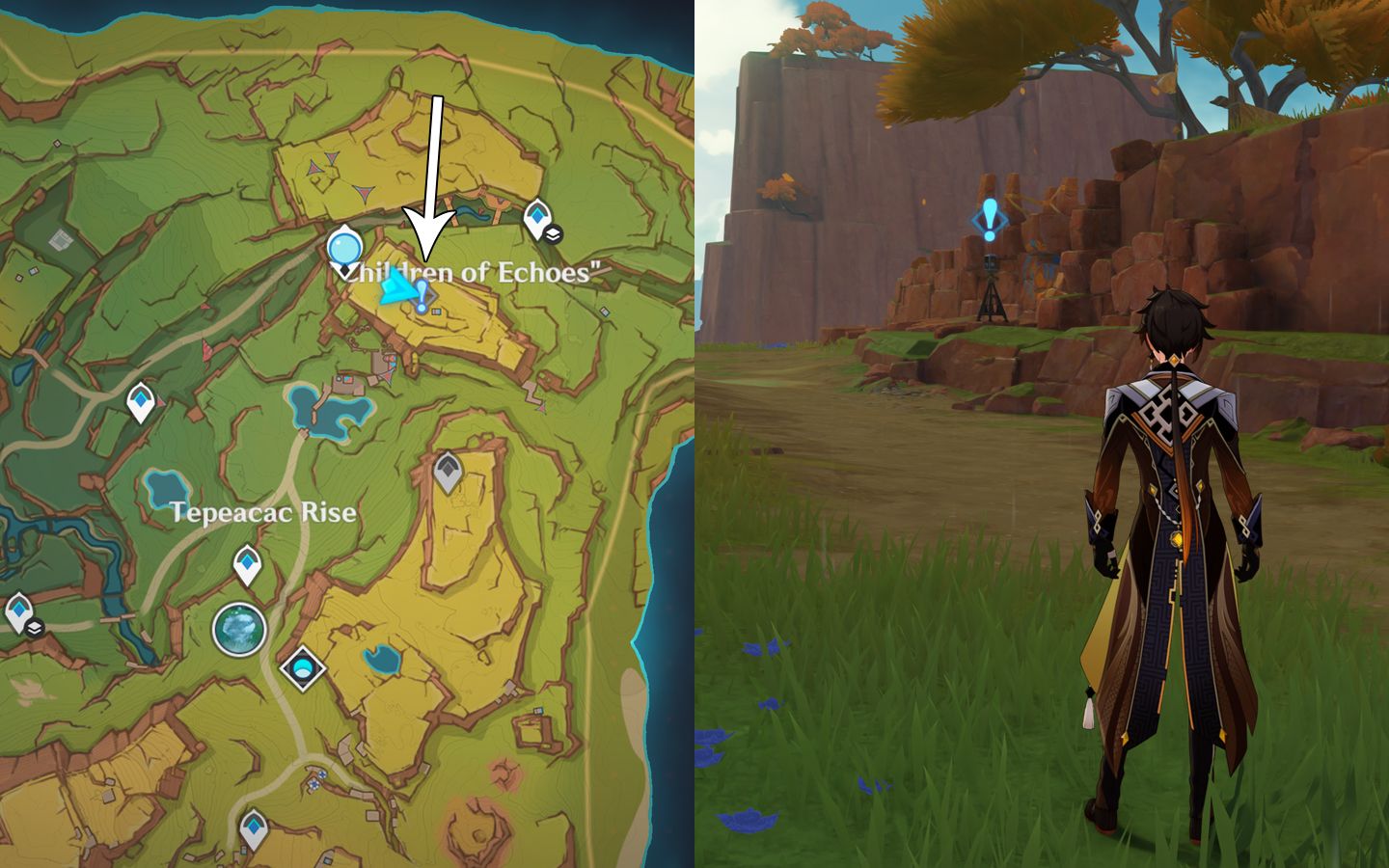The width and height of the screenshot is (1389, 868).
Task: Click the Statue of the Seven map icon
Action: coord(238,629)
